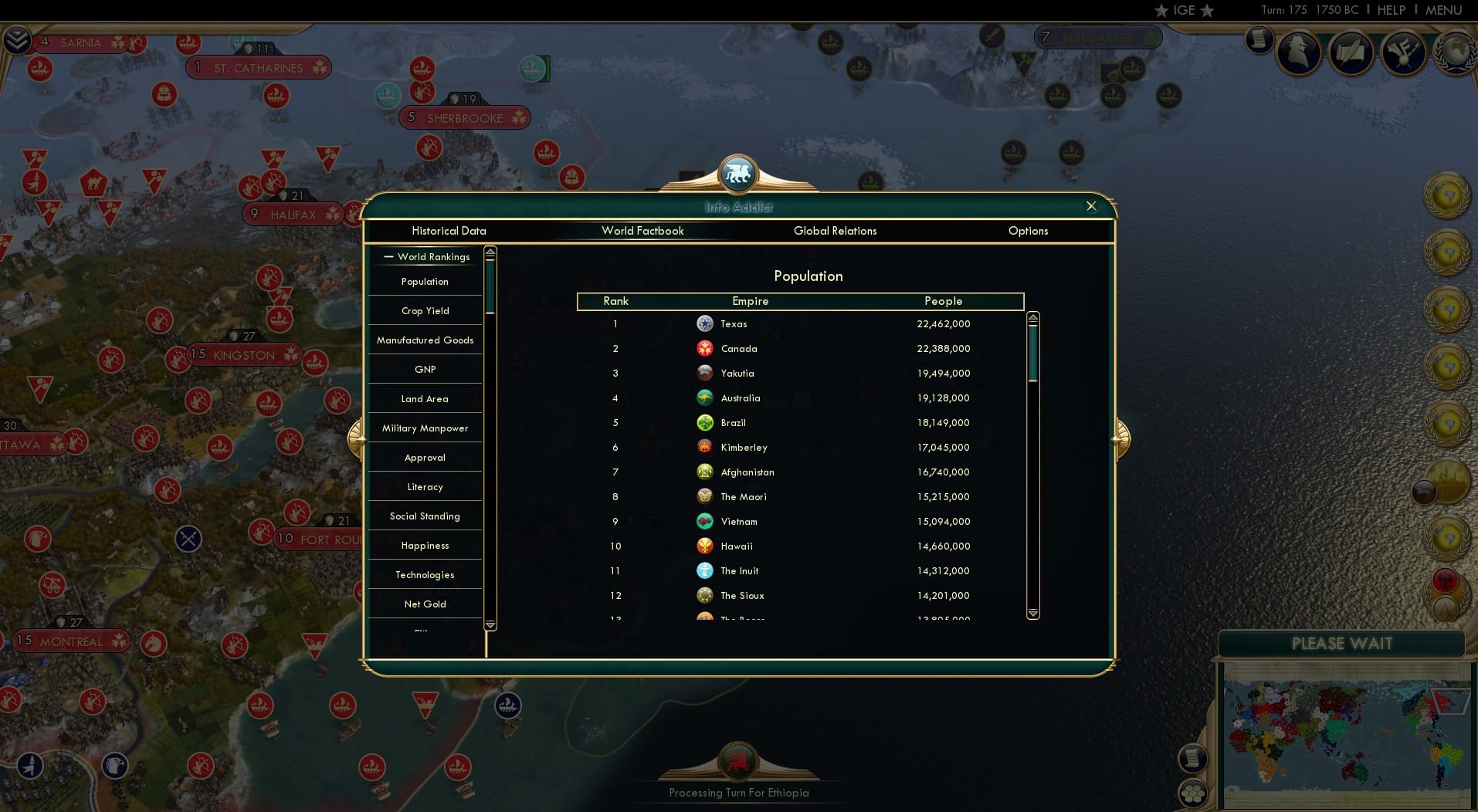
Task: Select Canada's civilization icon in the rankings
Action: click(x=705, y=348)
